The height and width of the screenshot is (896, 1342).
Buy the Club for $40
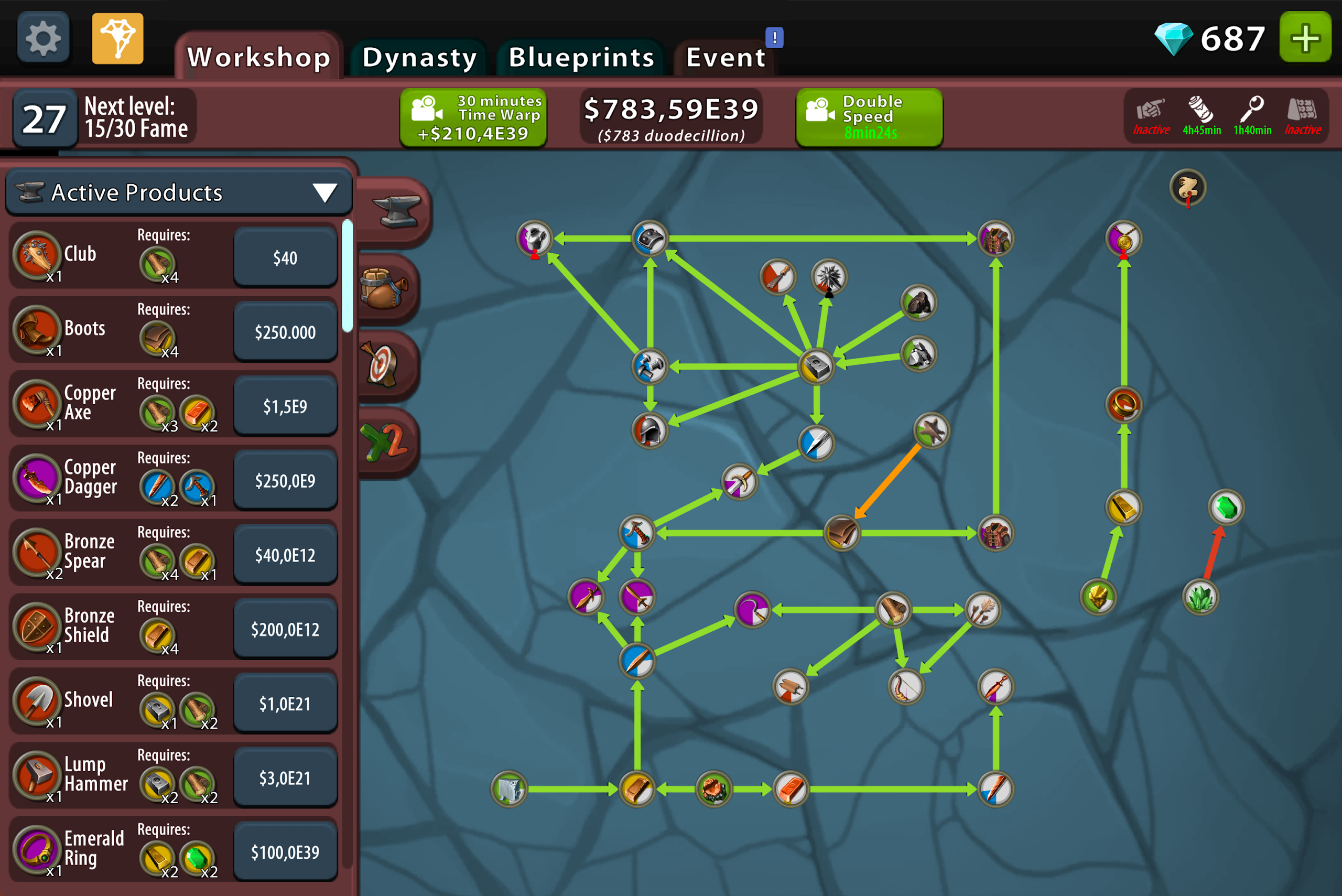coord(285,258)
